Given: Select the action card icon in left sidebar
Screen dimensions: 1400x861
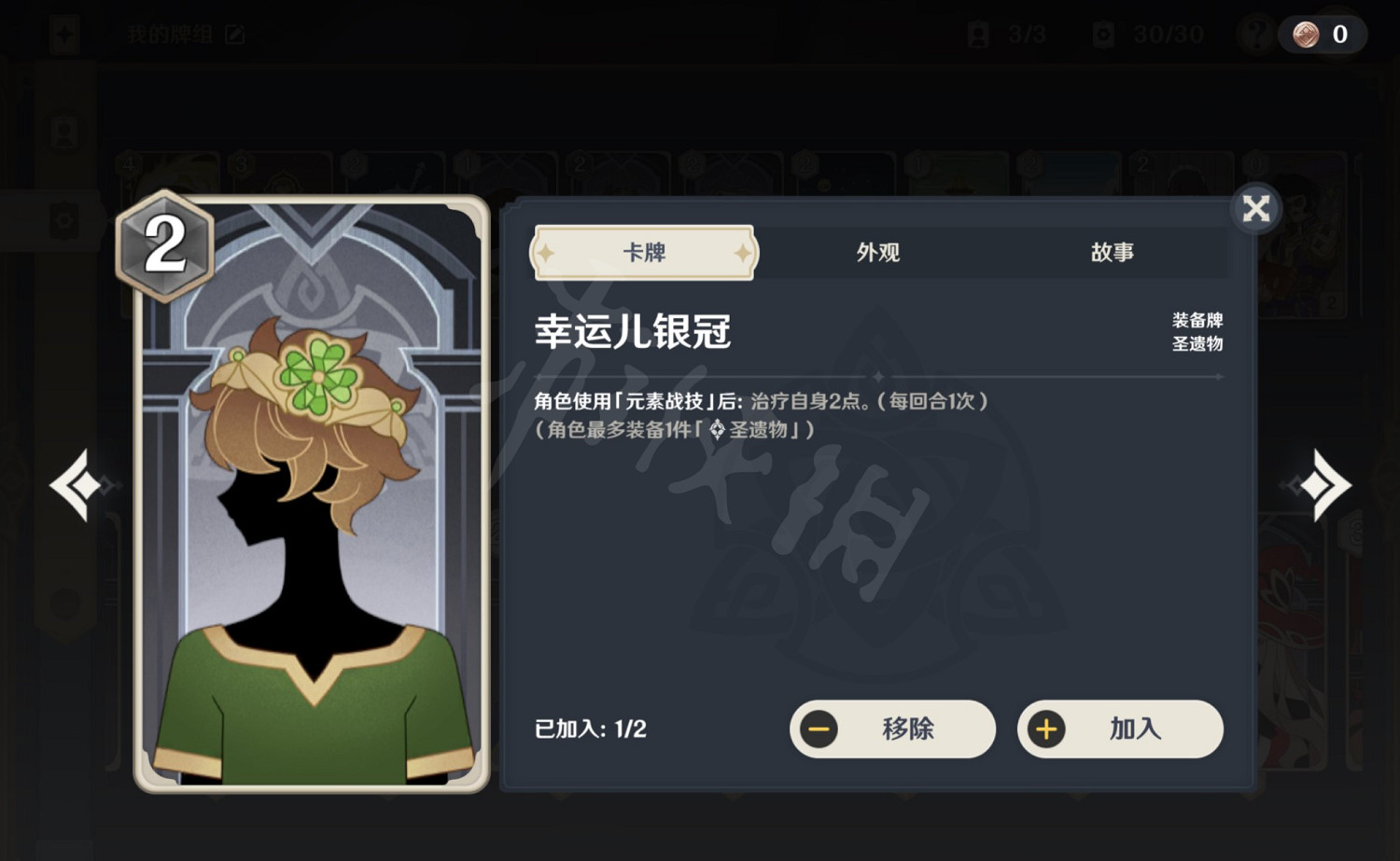Looking at the screenshot, I should tap(63, 219).
